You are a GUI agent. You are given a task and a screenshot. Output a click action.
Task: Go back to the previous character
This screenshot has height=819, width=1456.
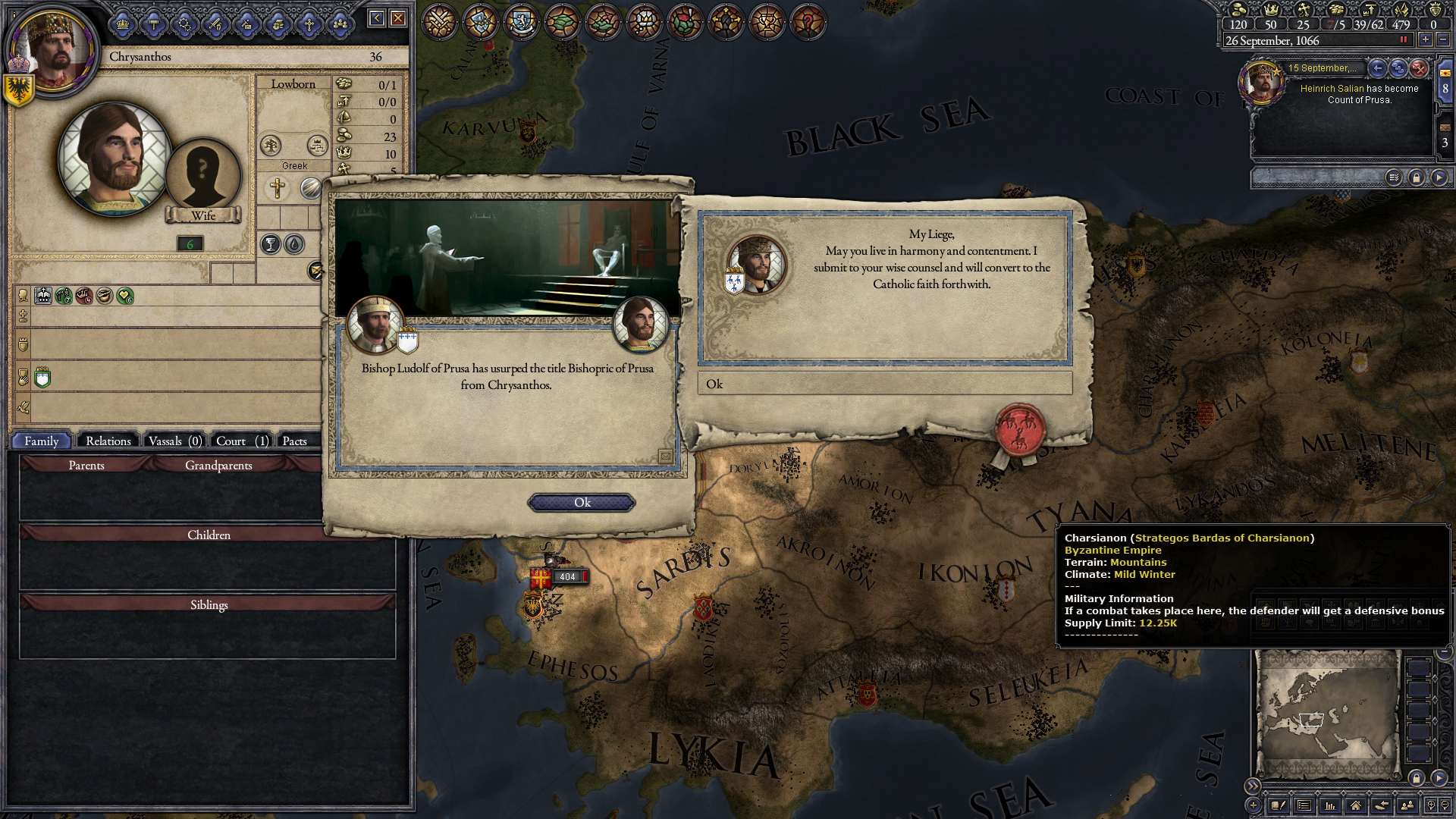coord(376,18)
